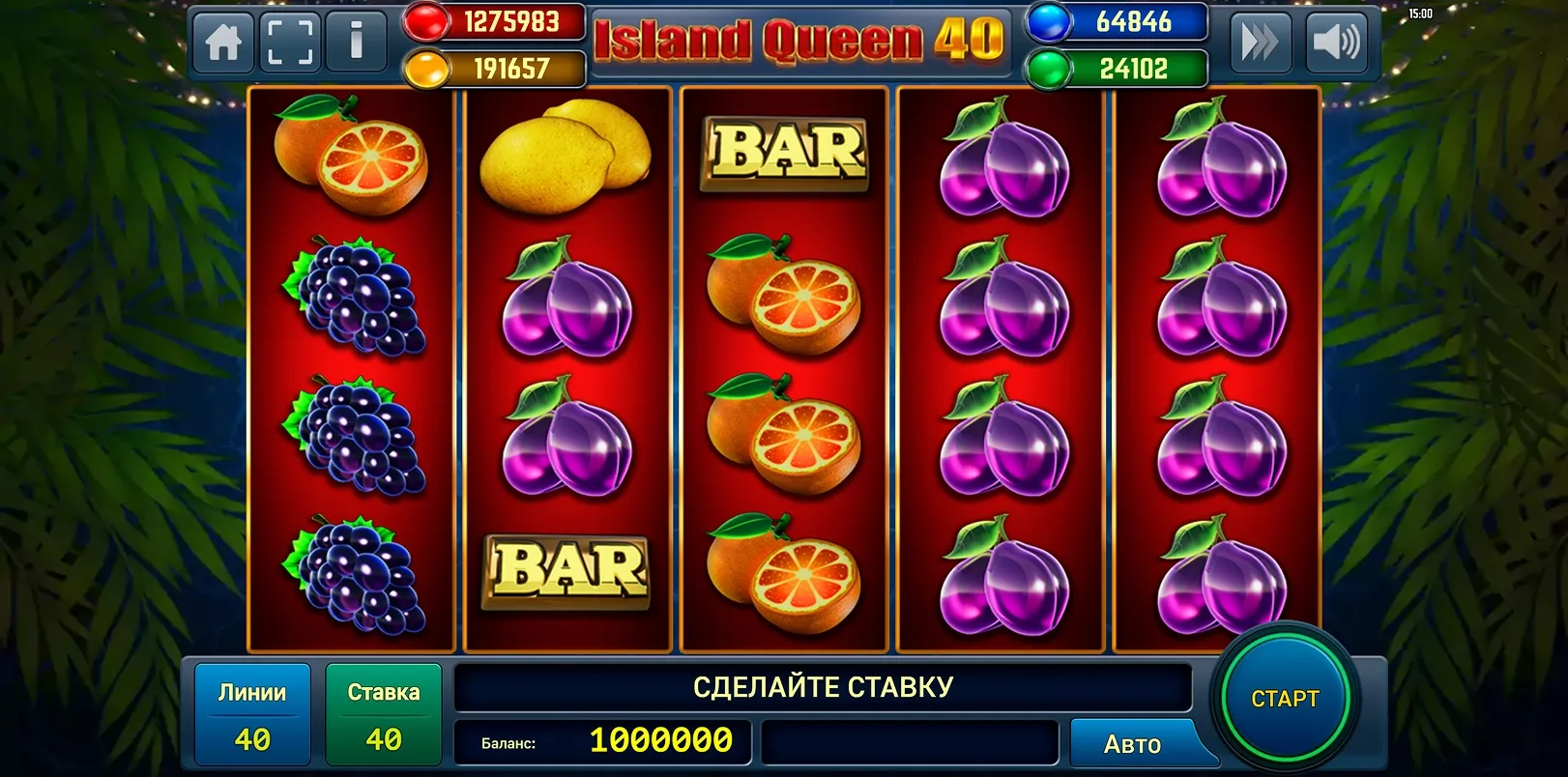Adjust the Ставка bet amount
This screenshot has width=1568, height=777.
coord(384,715)
